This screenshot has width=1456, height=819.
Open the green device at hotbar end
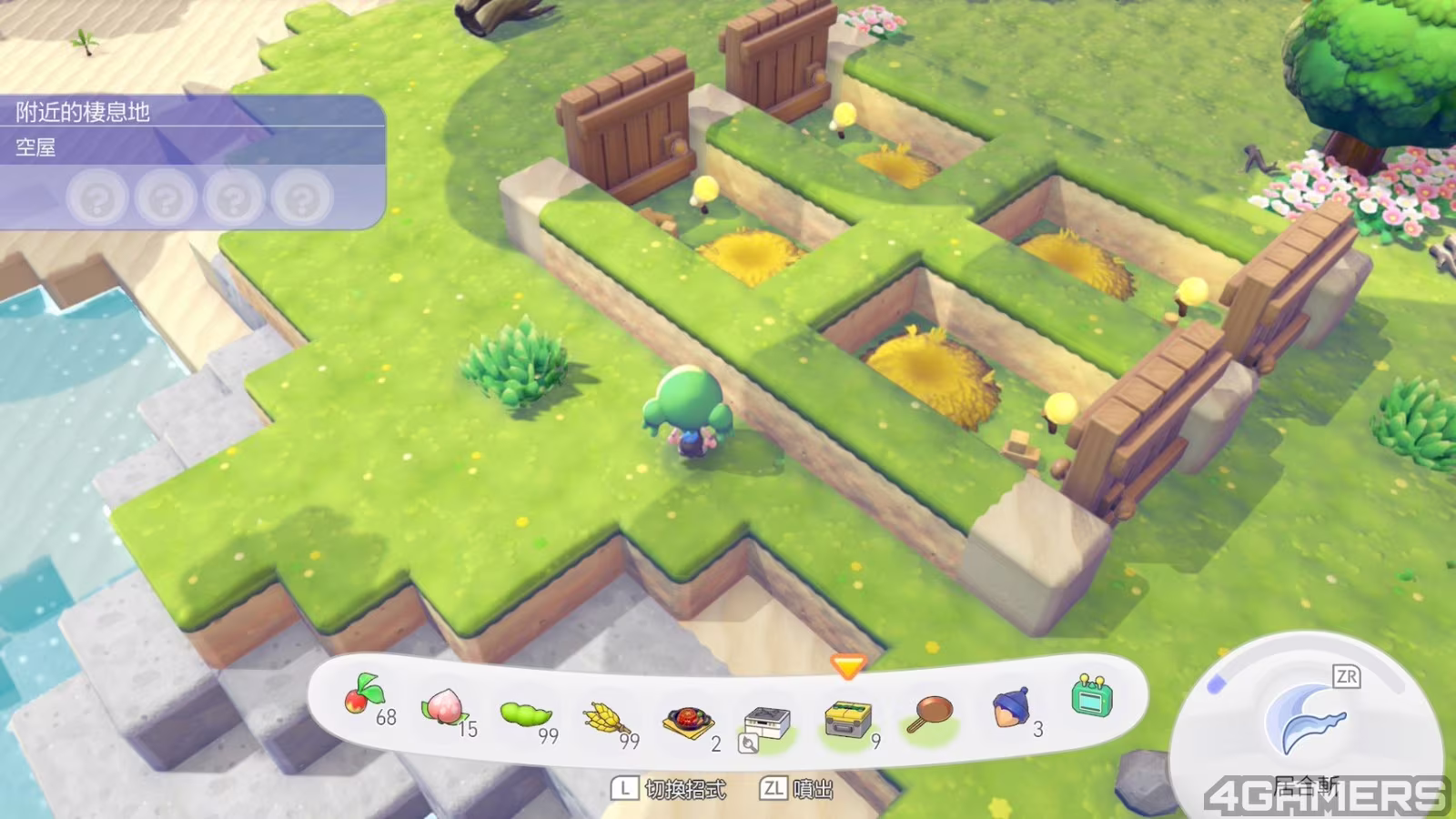tap(1091, 697)
